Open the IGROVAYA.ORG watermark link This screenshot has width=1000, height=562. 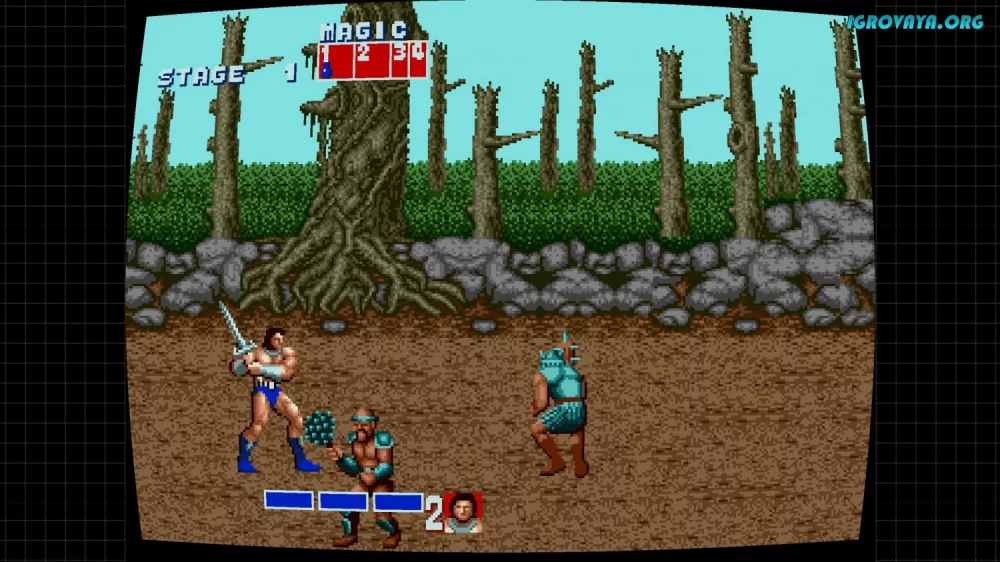pos(914,21)
